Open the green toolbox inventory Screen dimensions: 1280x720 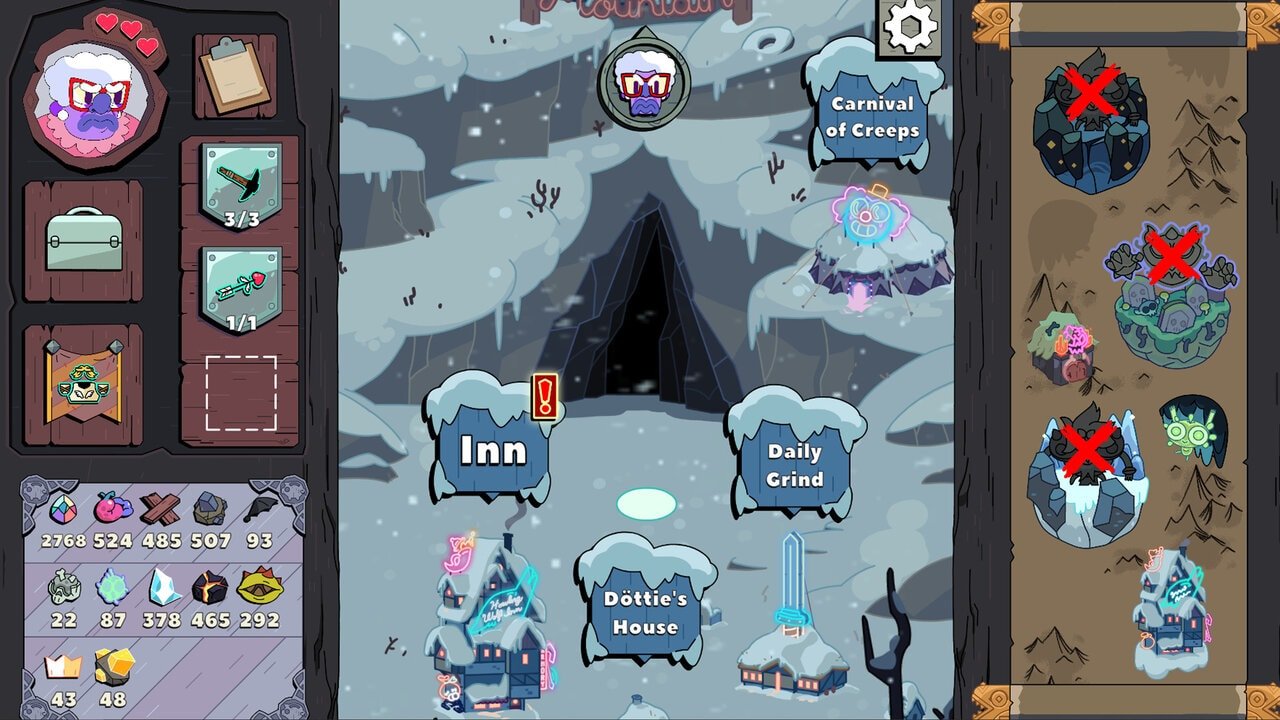(84, 240)
